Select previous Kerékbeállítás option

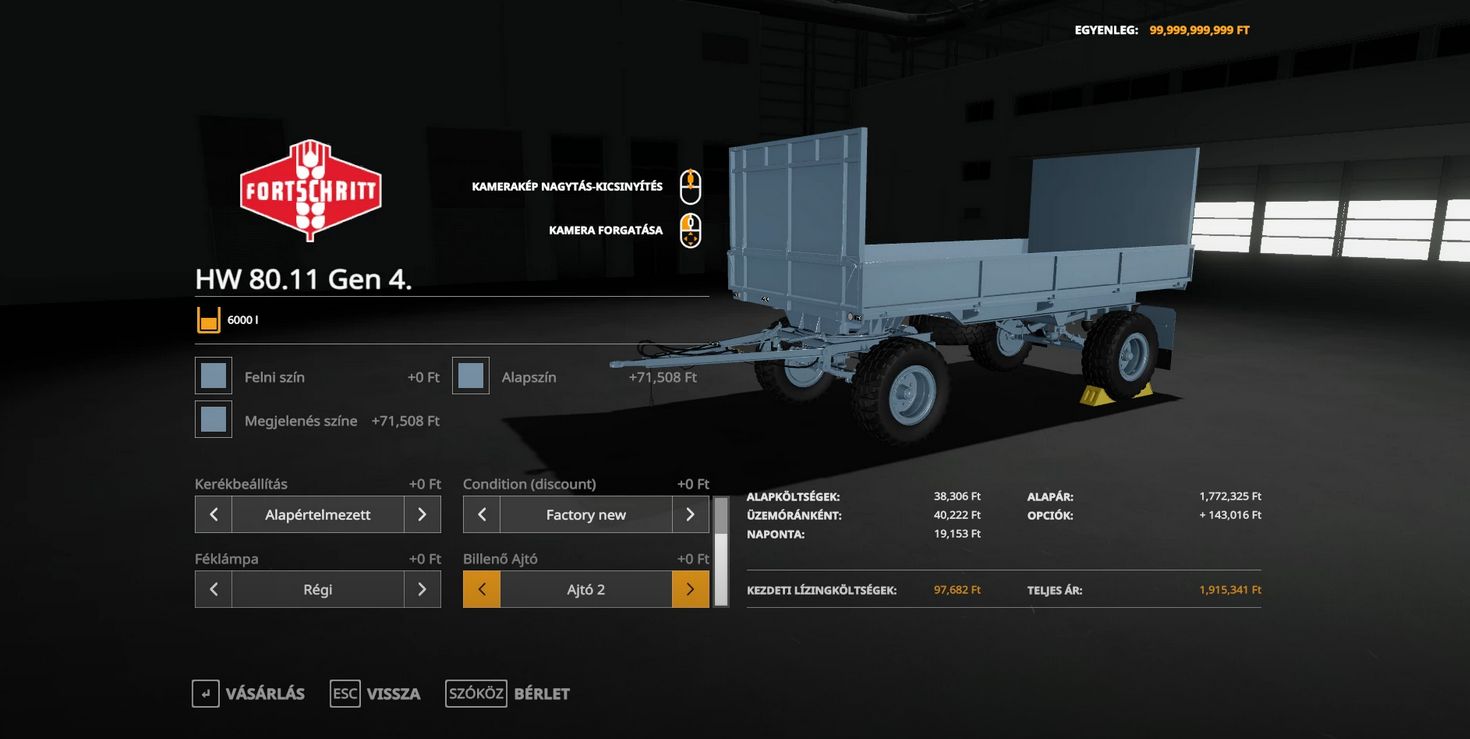[x=213, y=515]
